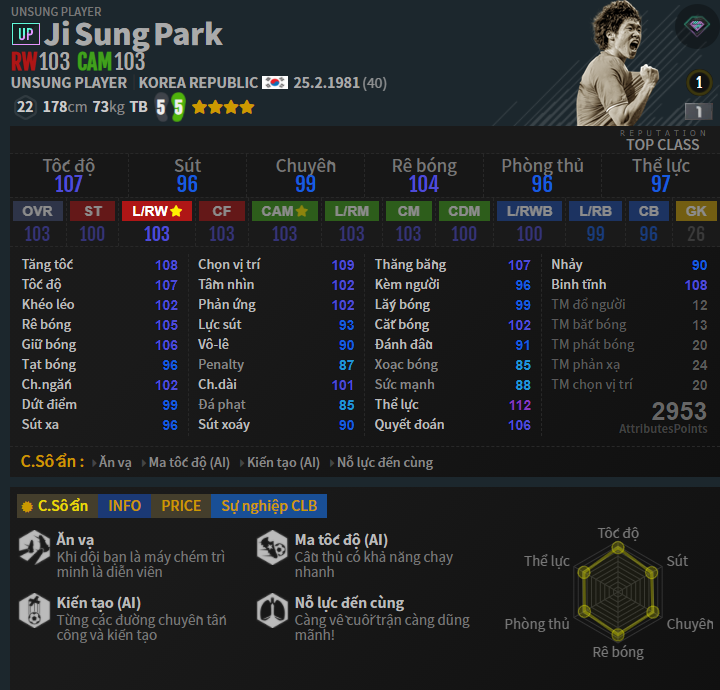Click the Ji Sung Park player portrait

pos(621,60)
